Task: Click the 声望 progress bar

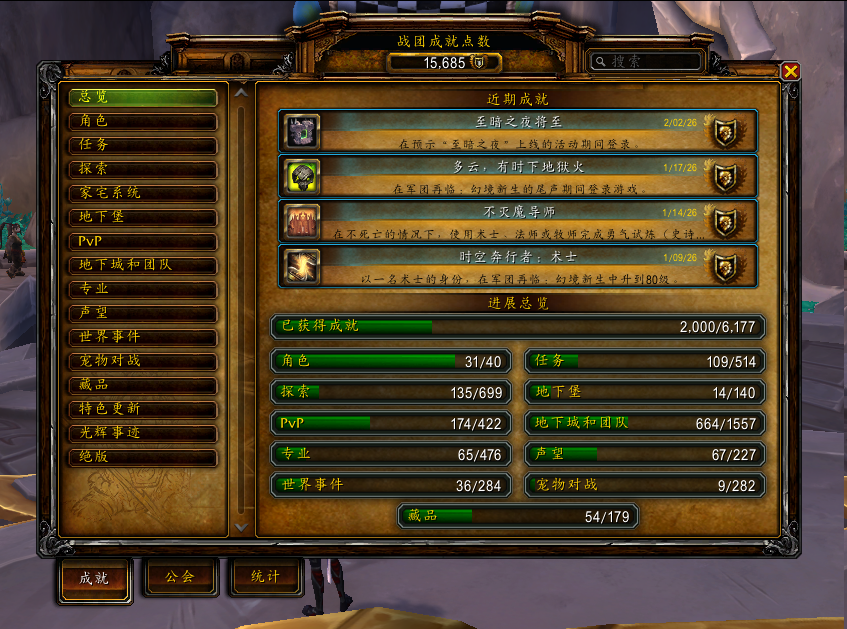Action: coord(644,454)
